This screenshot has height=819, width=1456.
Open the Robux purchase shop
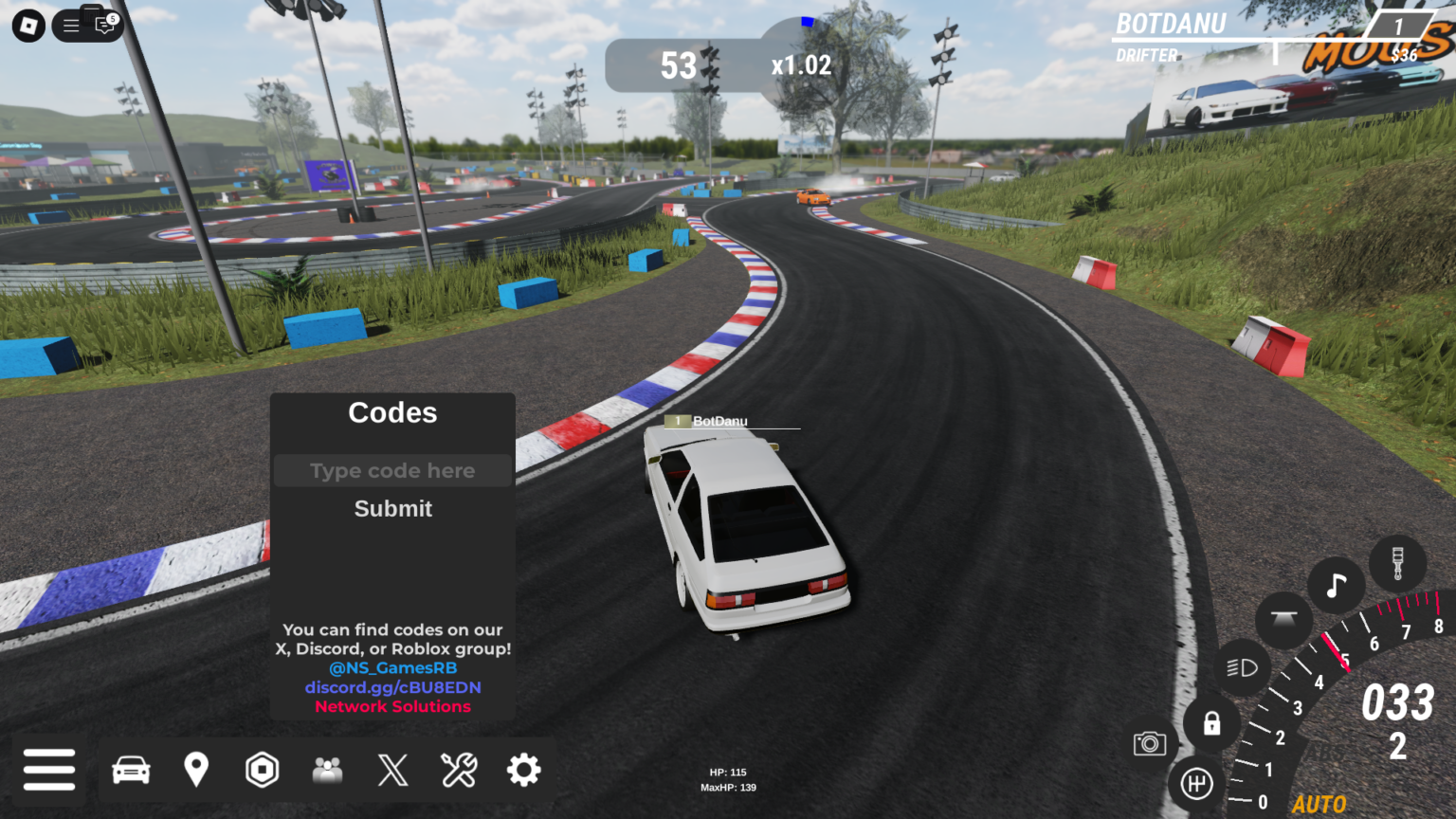(262, 770)
